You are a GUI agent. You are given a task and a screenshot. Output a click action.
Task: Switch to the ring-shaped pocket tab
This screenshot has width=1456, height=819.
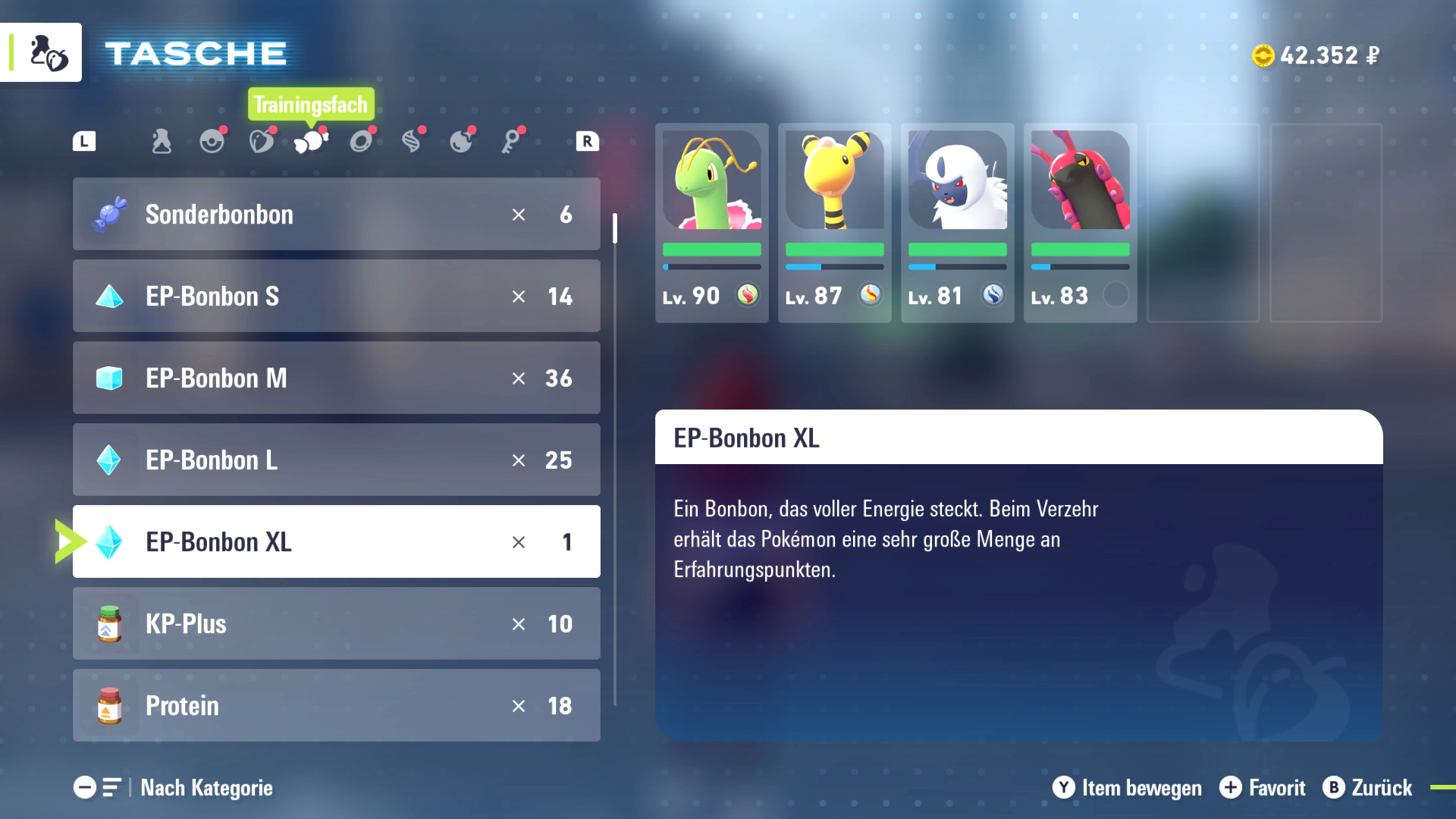point(361,142)
